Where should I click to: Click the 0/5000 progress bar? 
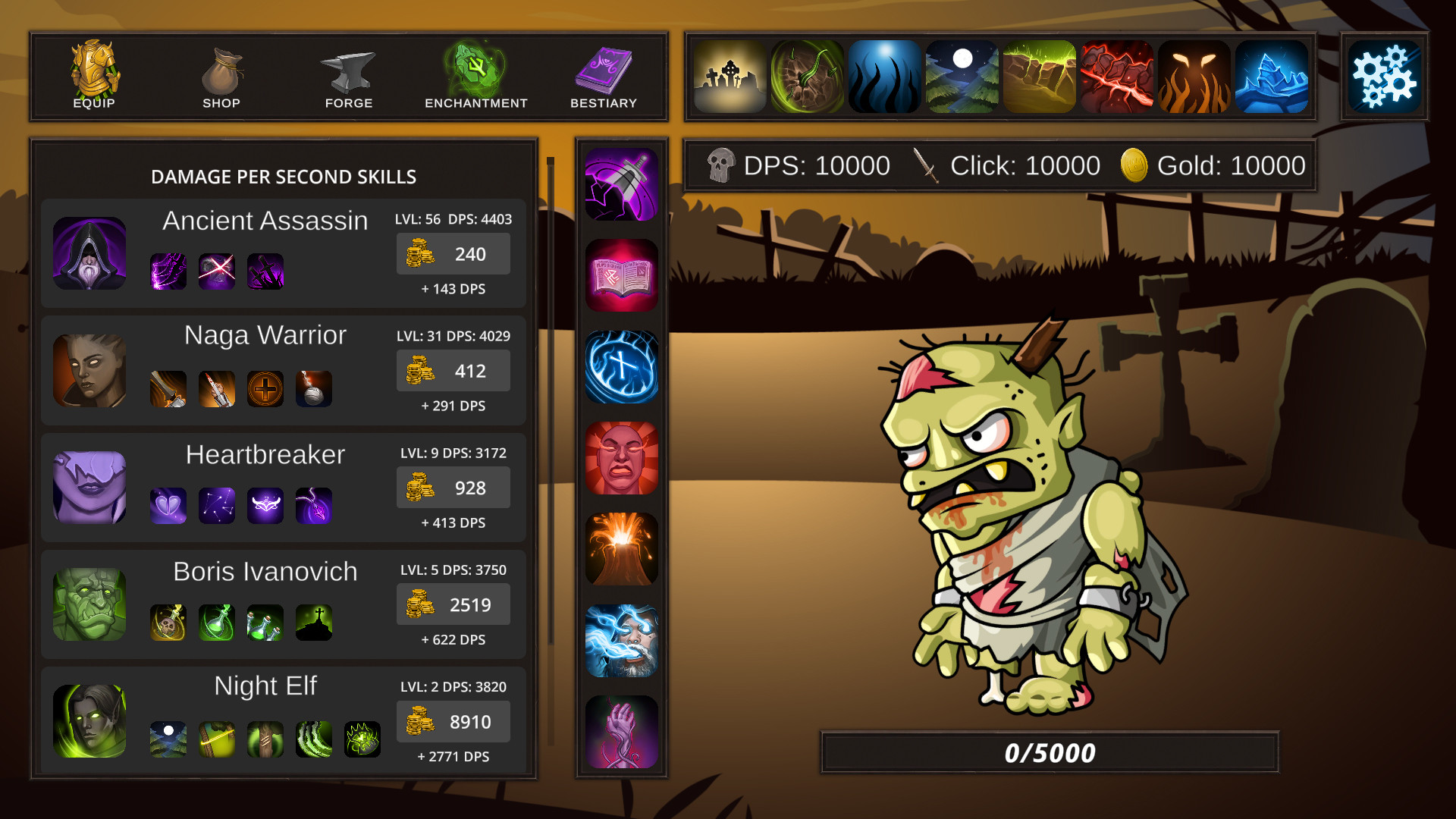[x=1050, y=752]
